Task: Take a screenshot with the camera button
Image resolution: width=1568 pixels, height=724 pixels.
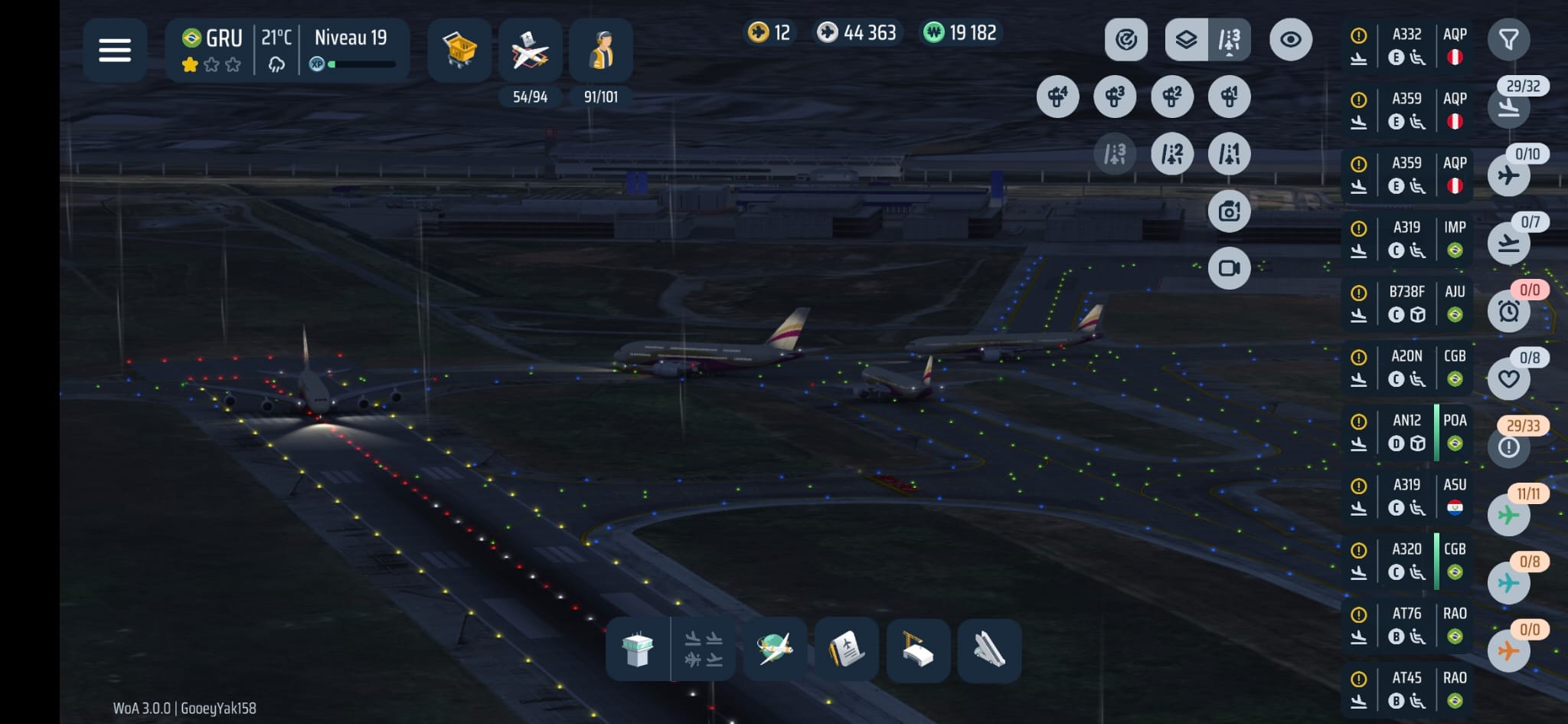Action: 1230,211
